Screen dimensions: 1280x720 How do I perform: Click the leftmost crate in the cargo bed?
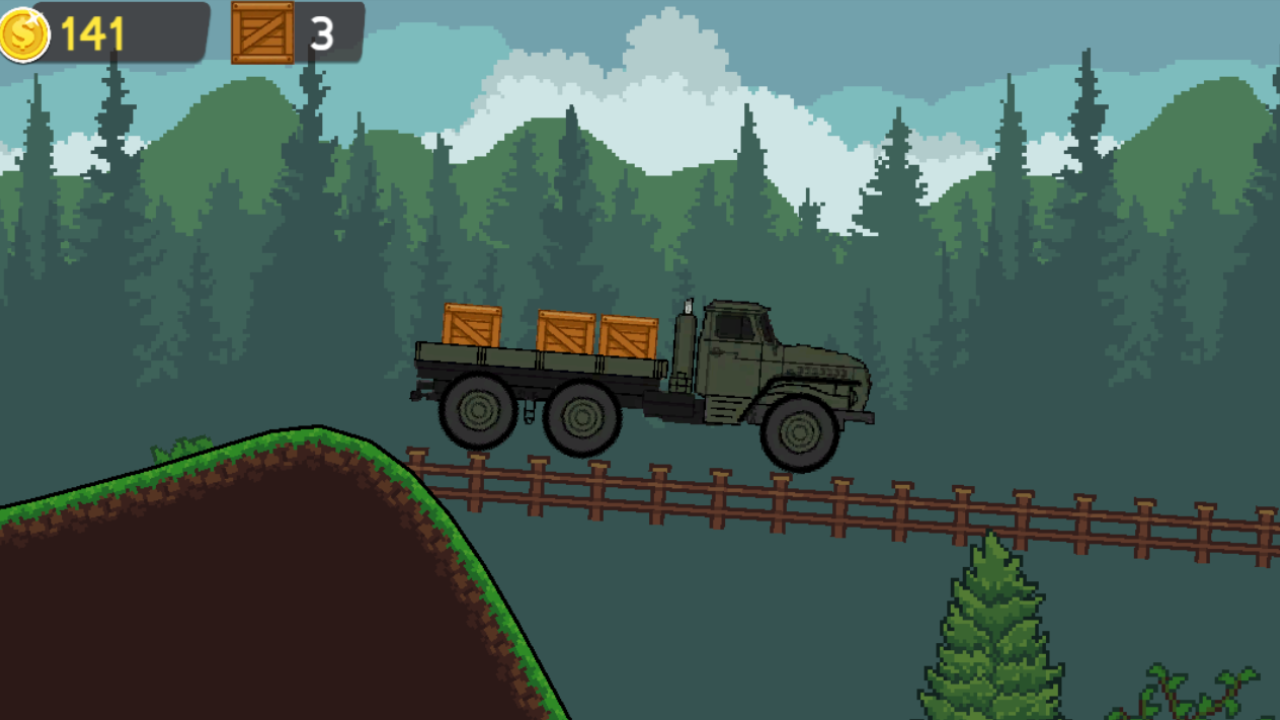(x=470, y=327)
